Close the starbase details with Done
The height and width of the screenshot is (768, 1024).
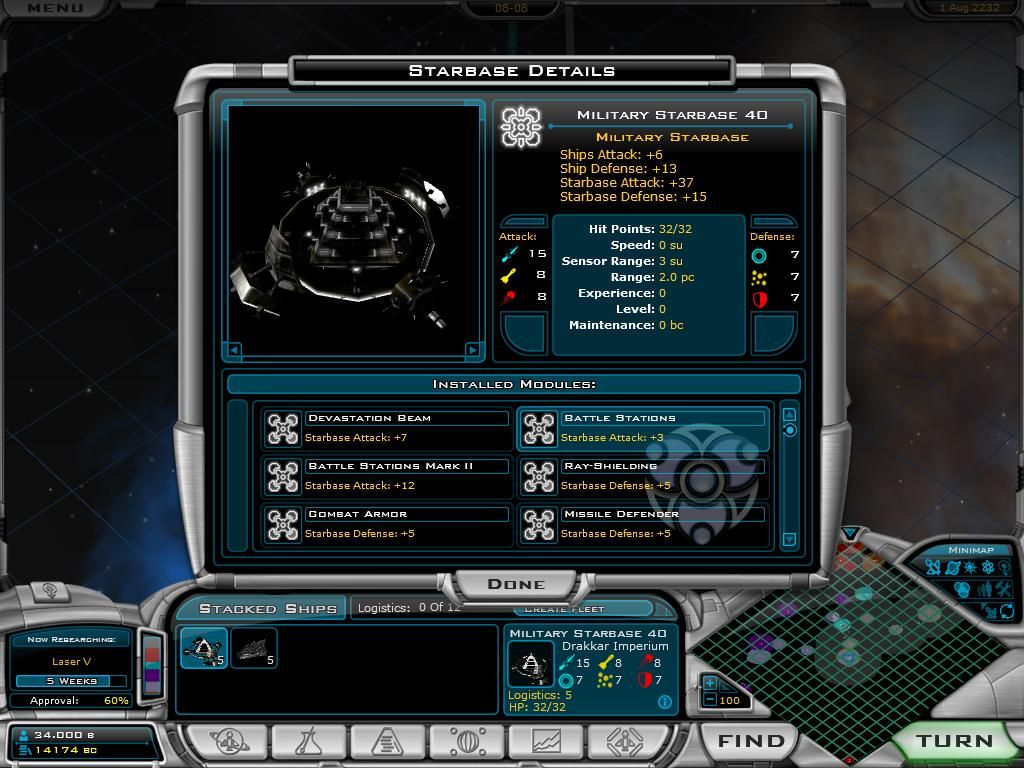[x=516, y=584]
